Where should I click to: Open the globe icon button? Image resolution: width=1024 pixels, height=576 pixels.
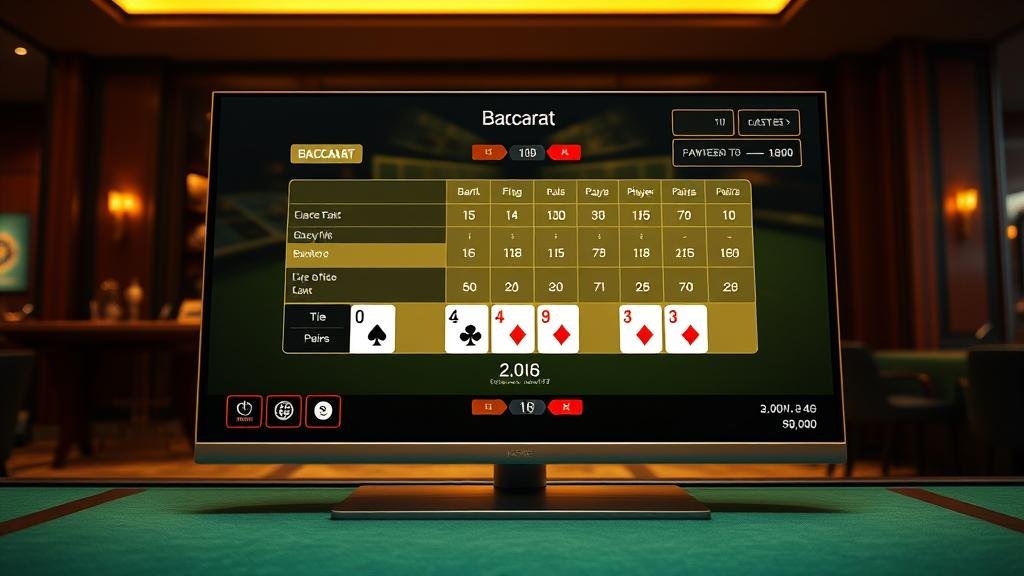pos(284,411)
